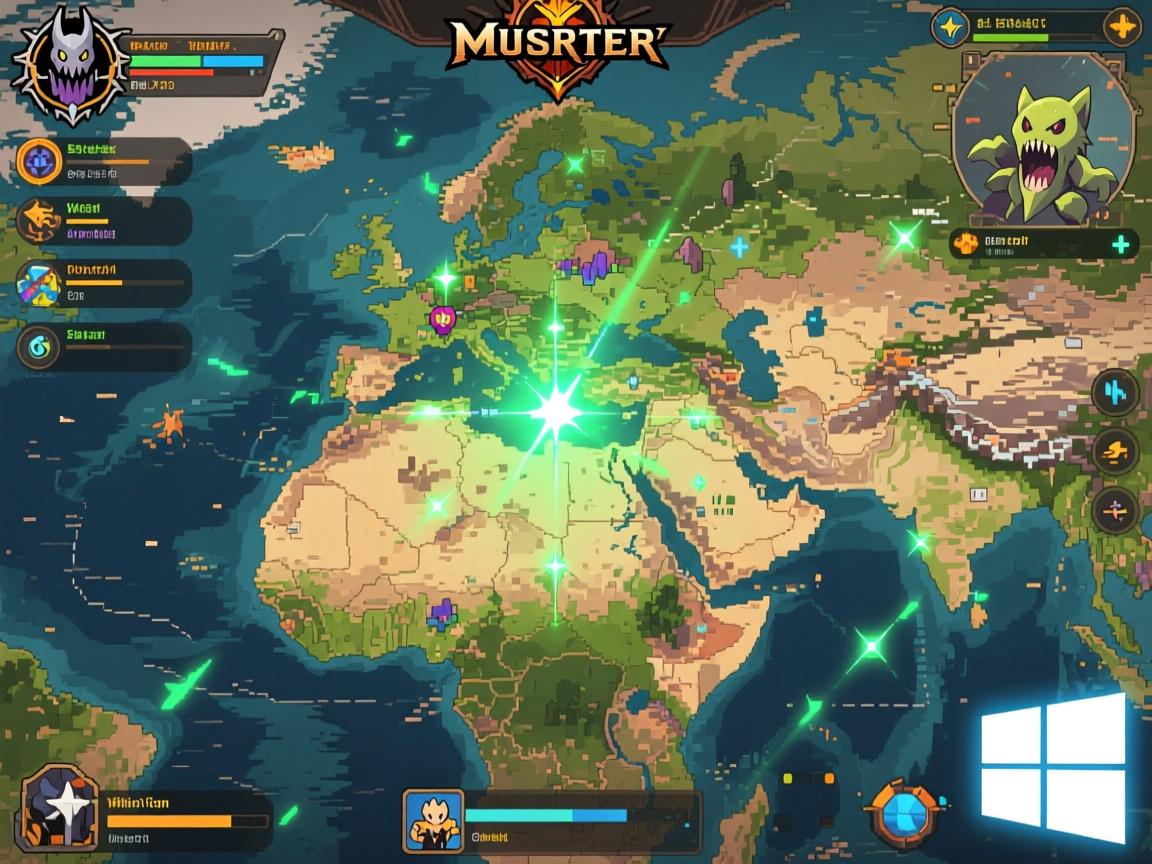The width and height of the screenshot is (1152, 864).
Task: Open the white star character portrait
Action: click(60, 808)
